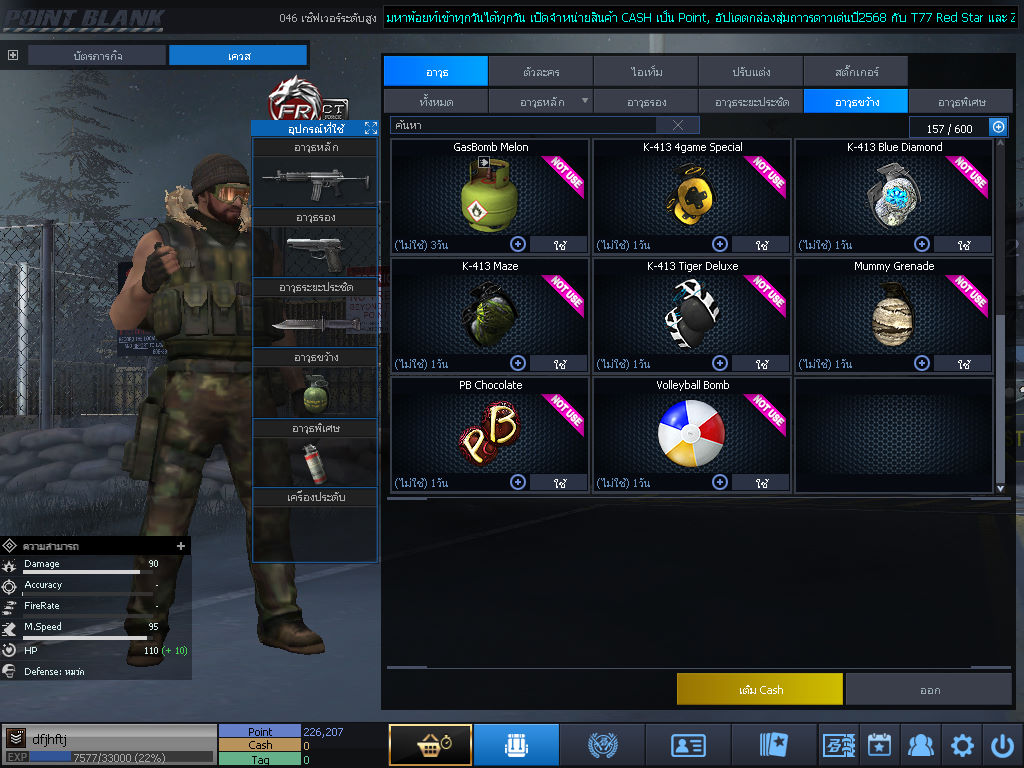Exit the inventory with ออก button
The height and width of the screenshot is (768, 1024).
929,689
